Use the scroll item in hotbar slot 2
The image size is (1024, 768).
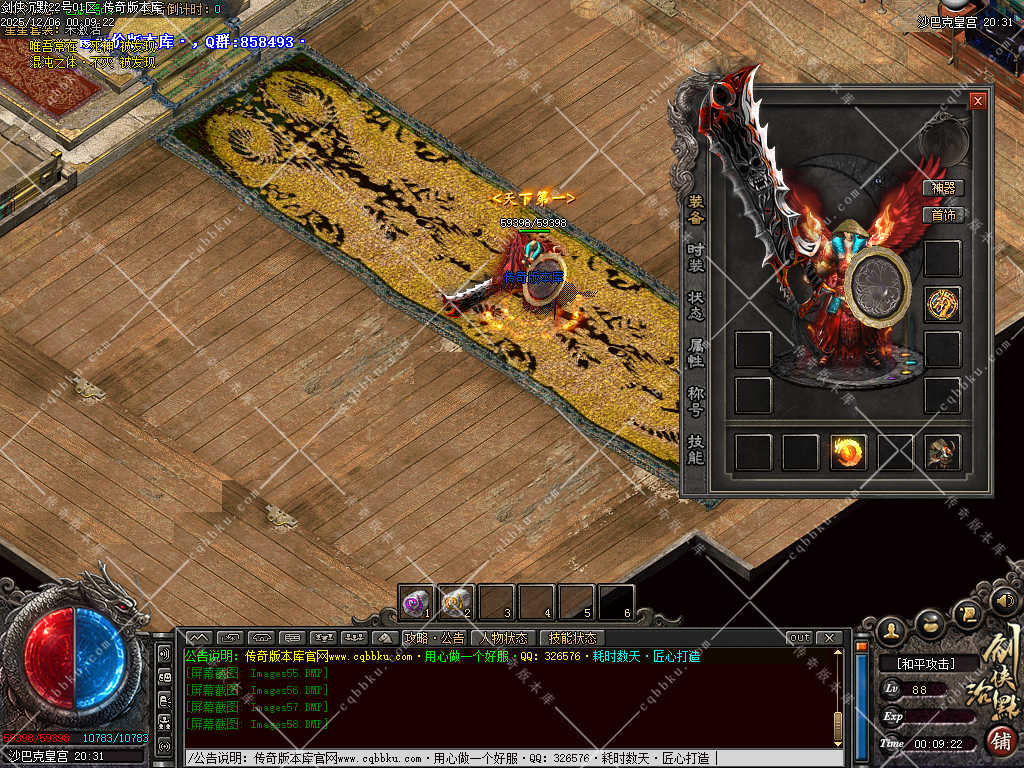tap(455, 601)
